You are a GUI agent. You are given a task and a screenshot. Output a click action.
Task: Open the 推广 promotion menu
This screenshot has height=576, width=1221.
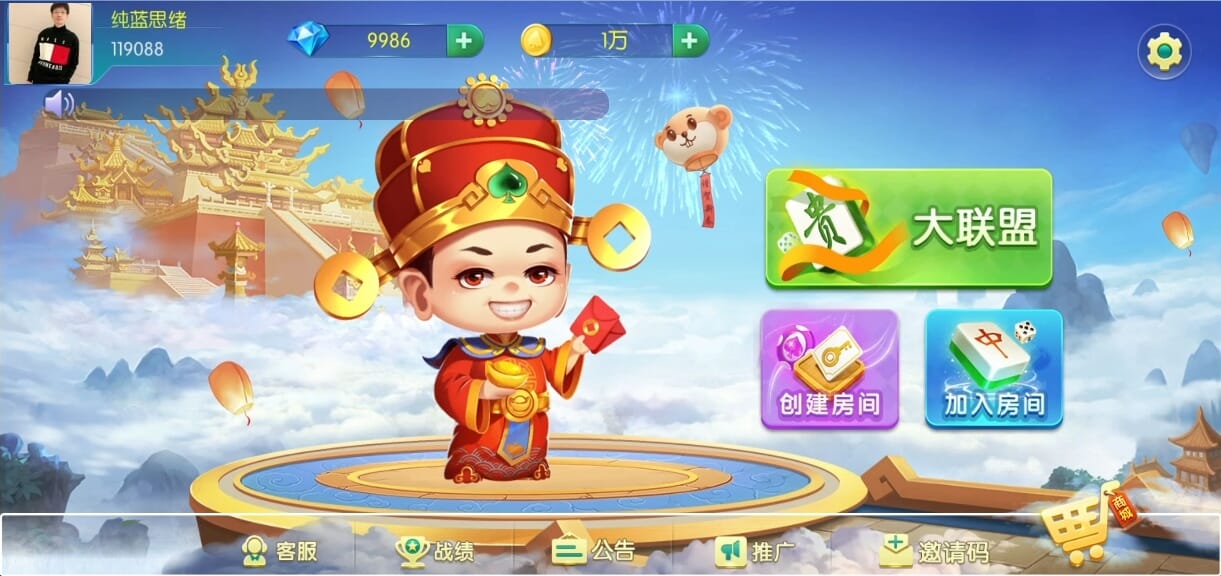click(755, 551)
